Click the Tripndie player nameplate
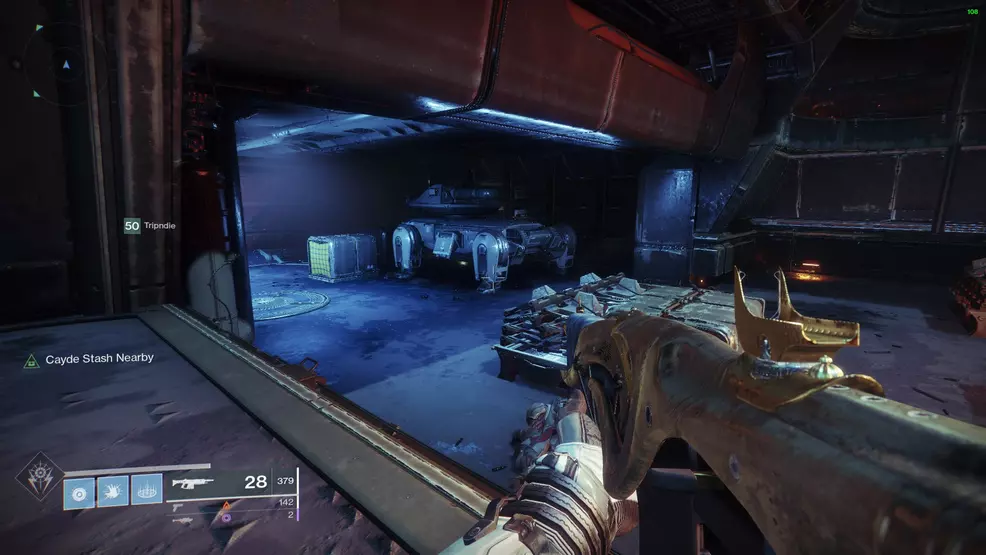Screen dimensions: 986x555 [x=149, y=226]
